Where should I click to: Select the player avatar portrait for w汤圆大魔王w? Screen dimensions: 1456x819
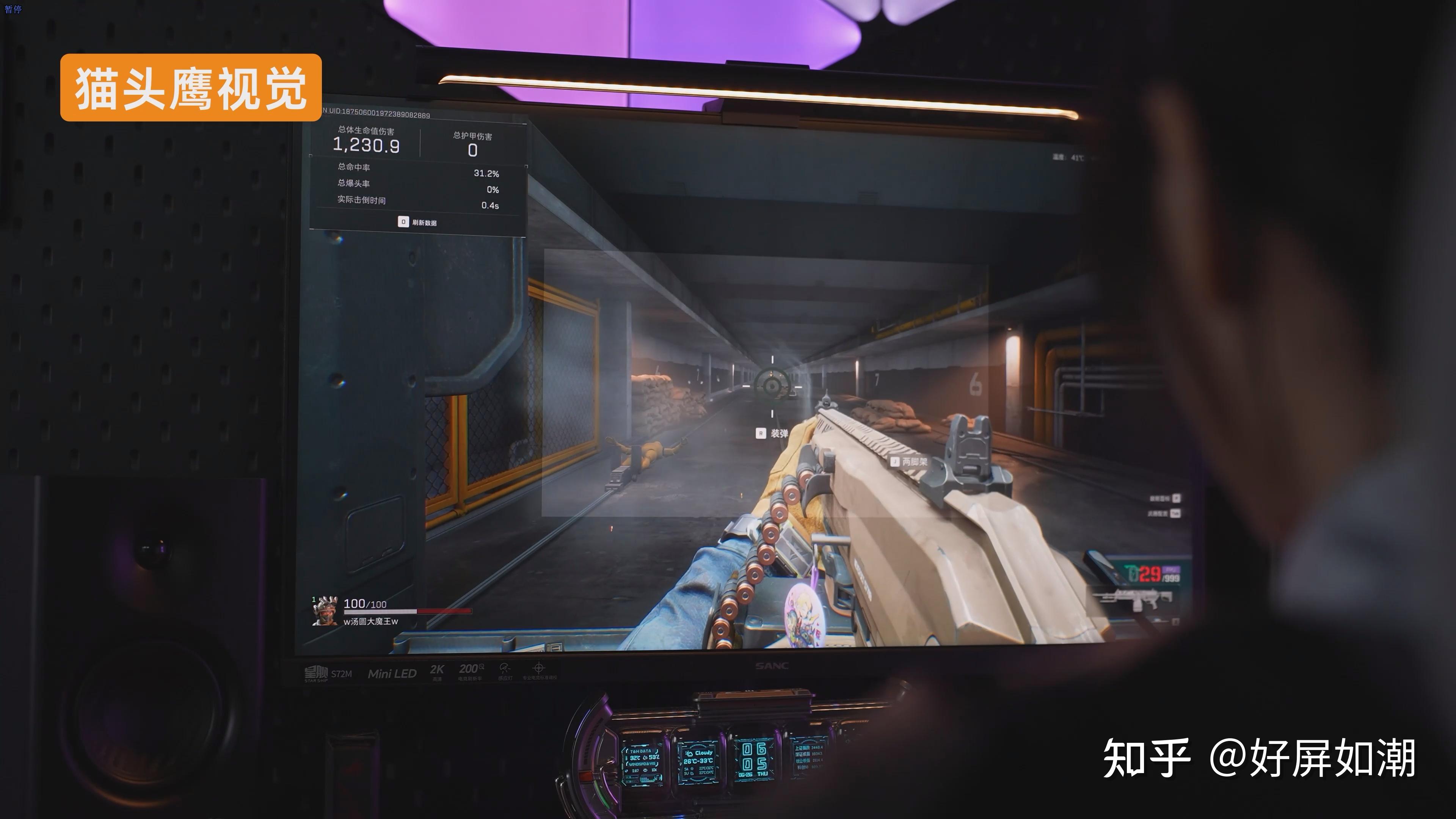point(325,611)
